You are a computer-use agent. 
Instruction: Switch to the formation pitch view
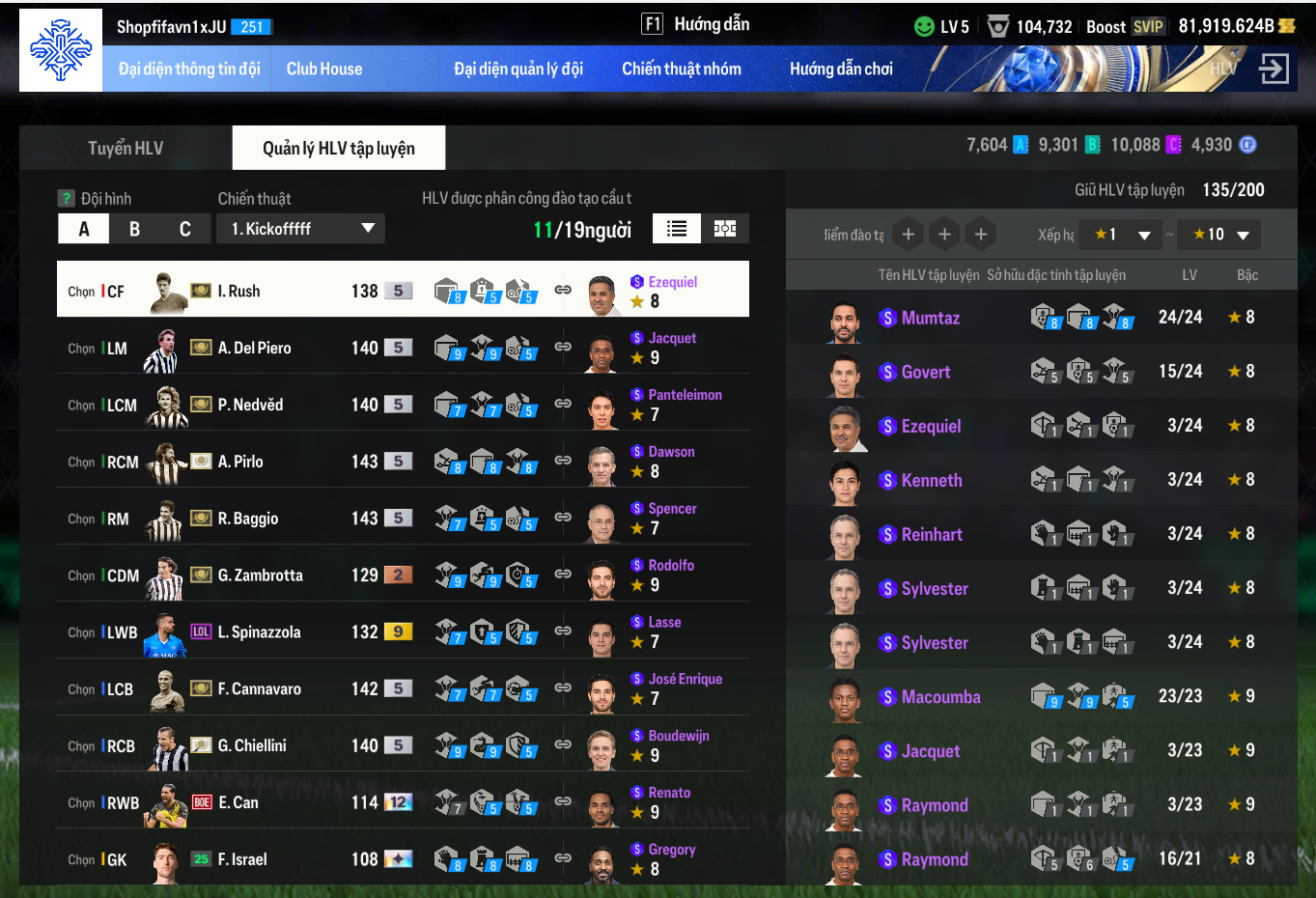tap(725, 229)
